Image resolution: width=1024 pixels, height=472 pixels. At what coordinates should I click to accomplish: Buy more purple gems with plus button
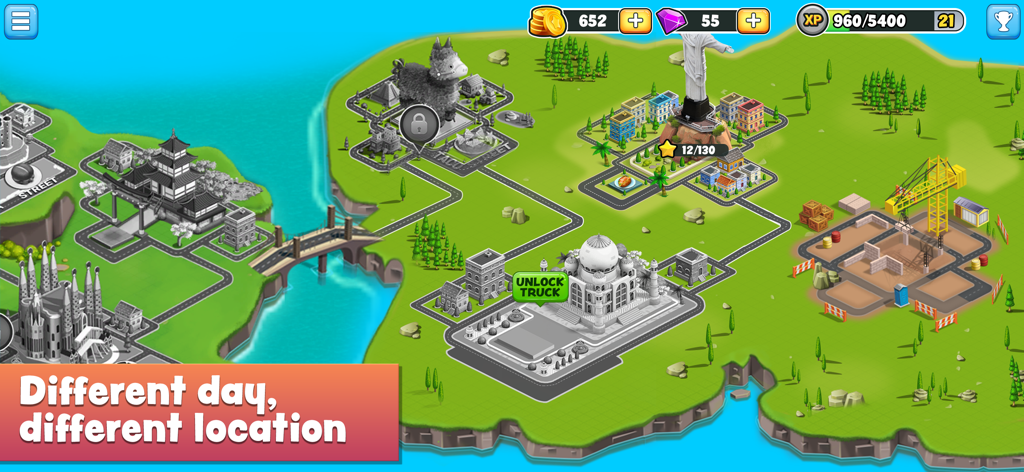pos(753,21)
